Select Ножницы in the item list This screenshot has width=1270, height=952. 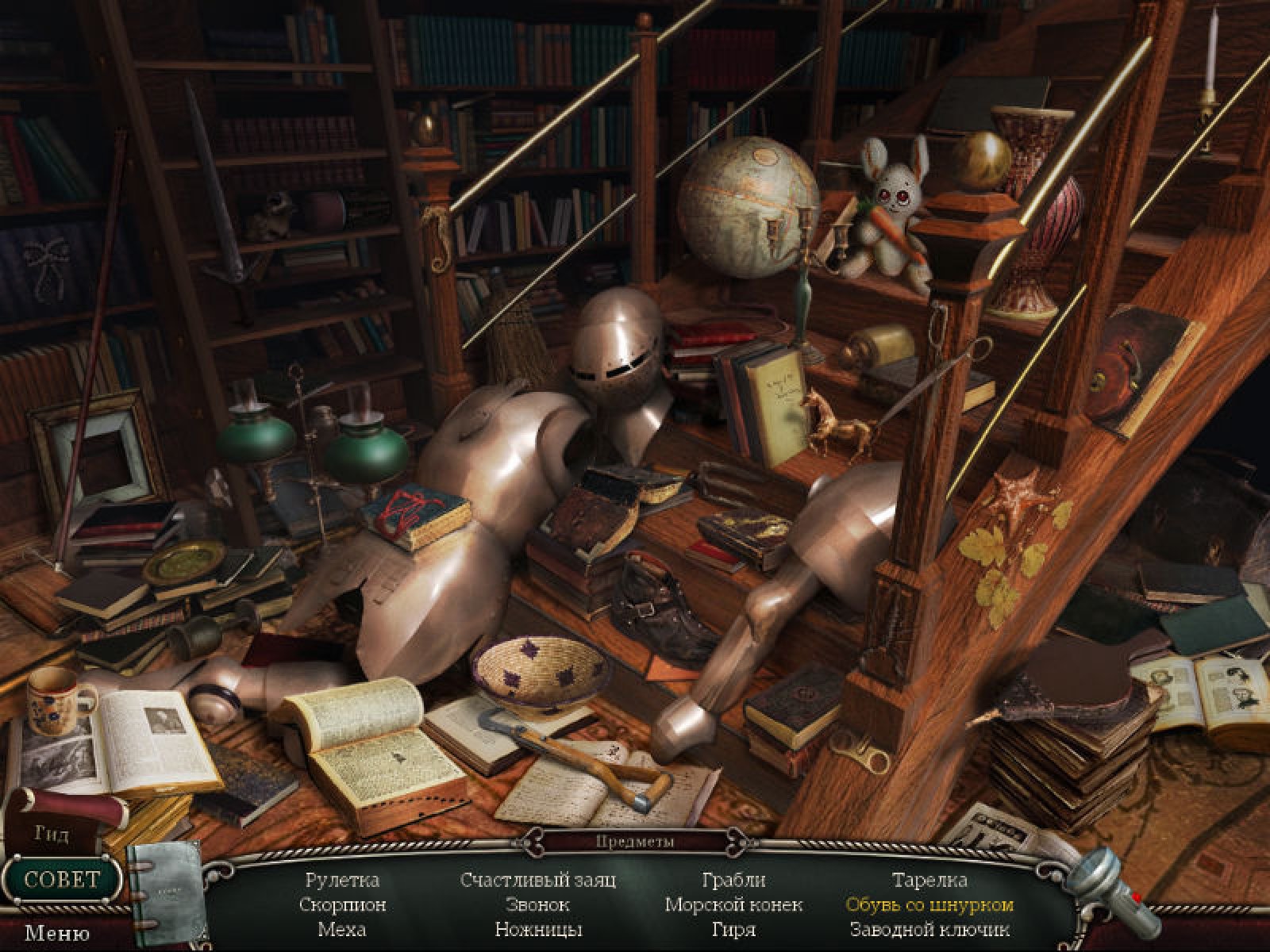click(538, 929)
